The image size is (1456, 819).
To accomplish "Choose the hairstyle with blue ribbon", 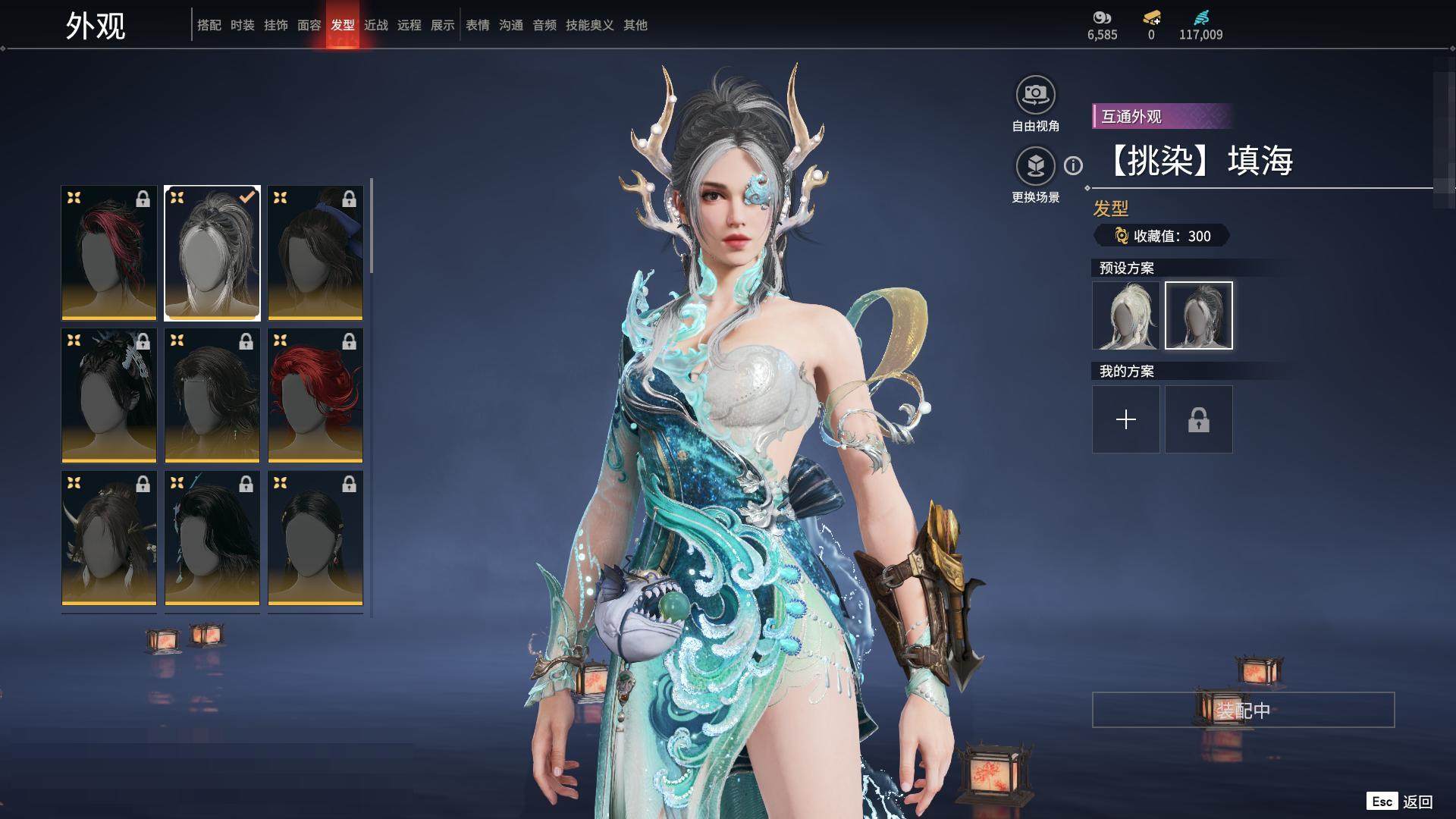I will pyautogui.click(x=315, y=253).
